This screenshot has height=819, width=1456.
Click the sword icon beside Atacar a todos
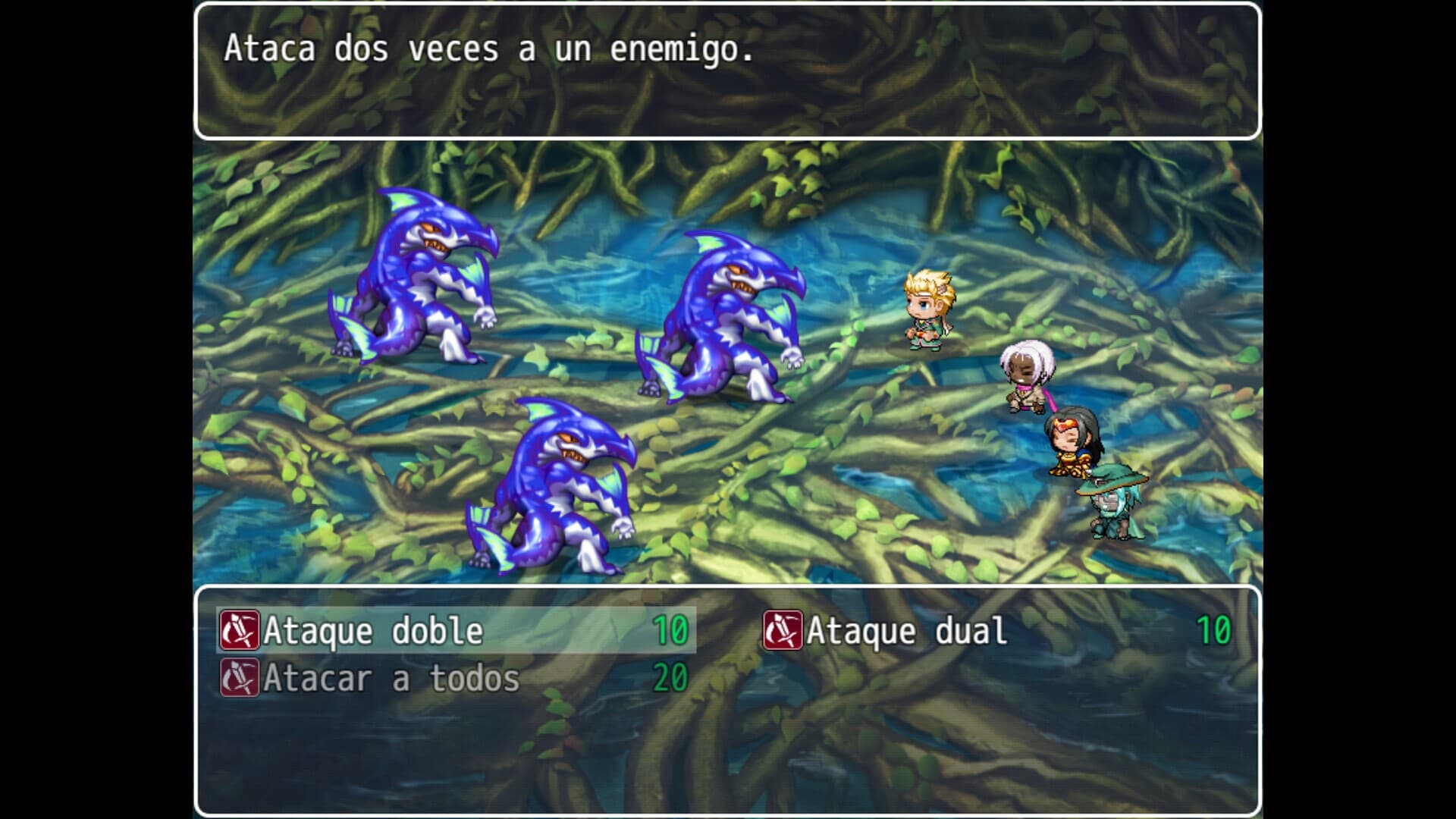pyautogui.click(x=239, y=680)
